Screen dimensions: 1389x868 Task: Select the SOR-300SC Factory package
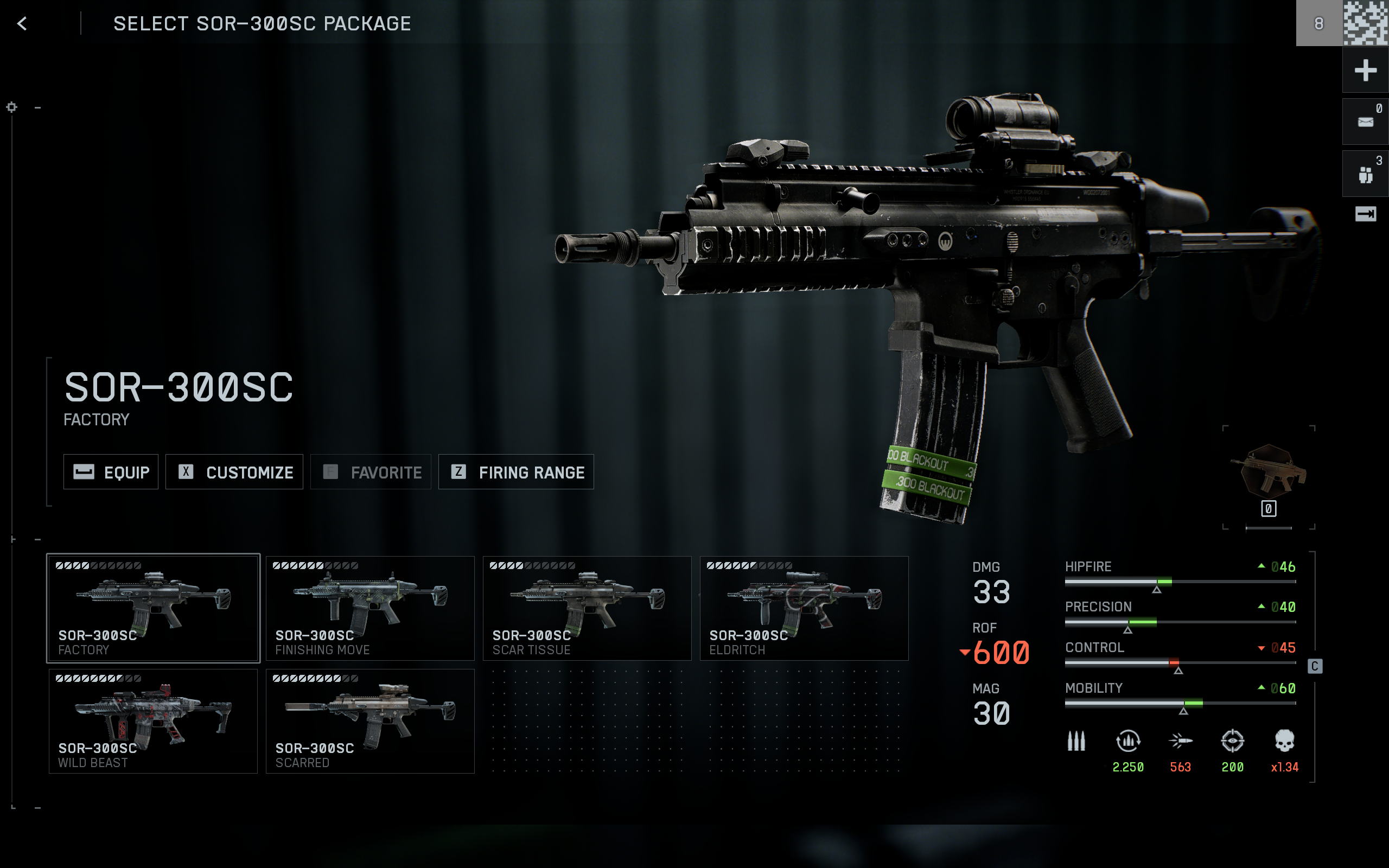tap(153, 608)
